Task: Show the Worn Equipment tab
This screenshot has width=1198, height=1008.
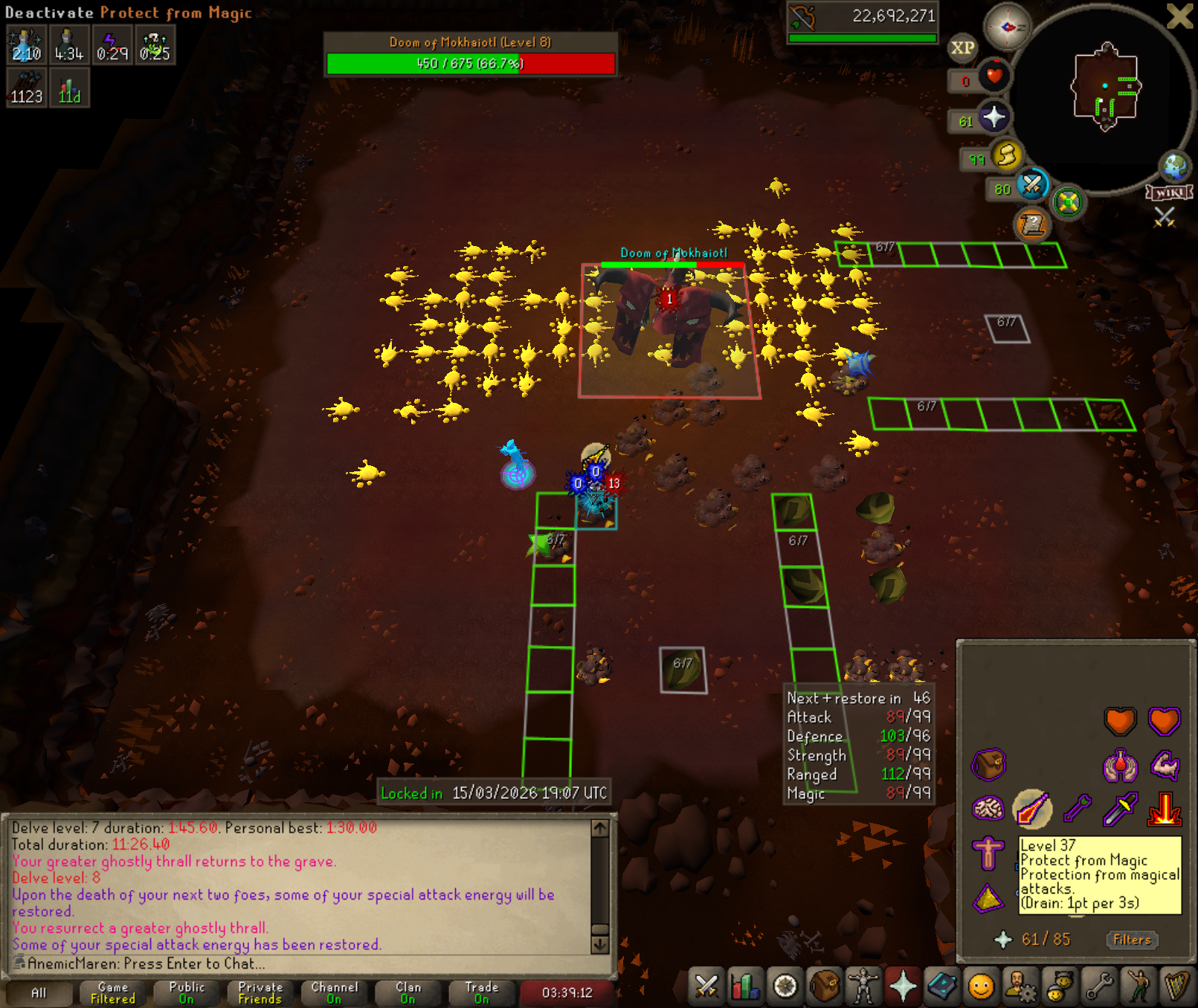Action: click(863, 986)
